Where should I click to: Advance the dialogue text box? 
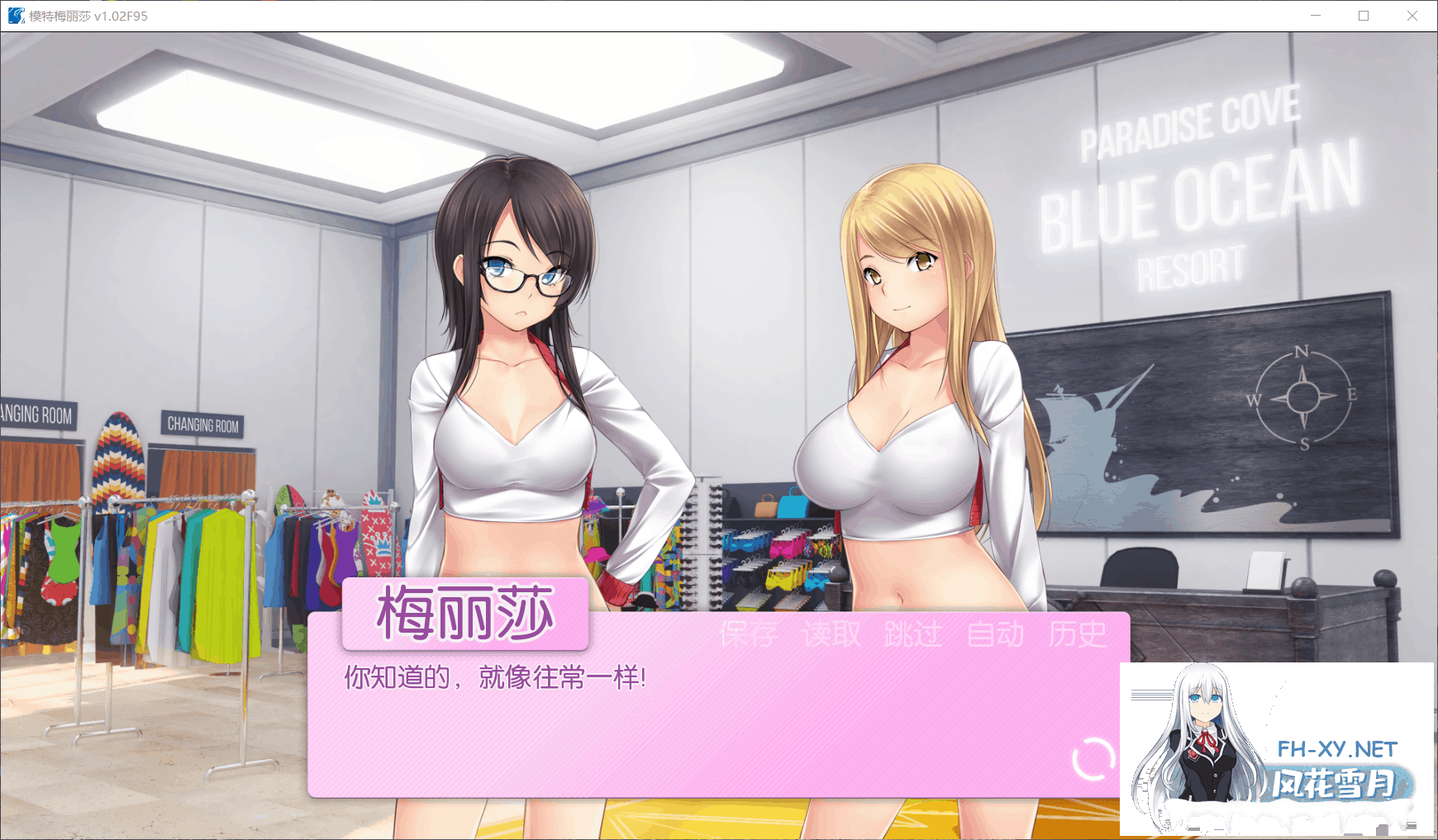tap(711, 727)
